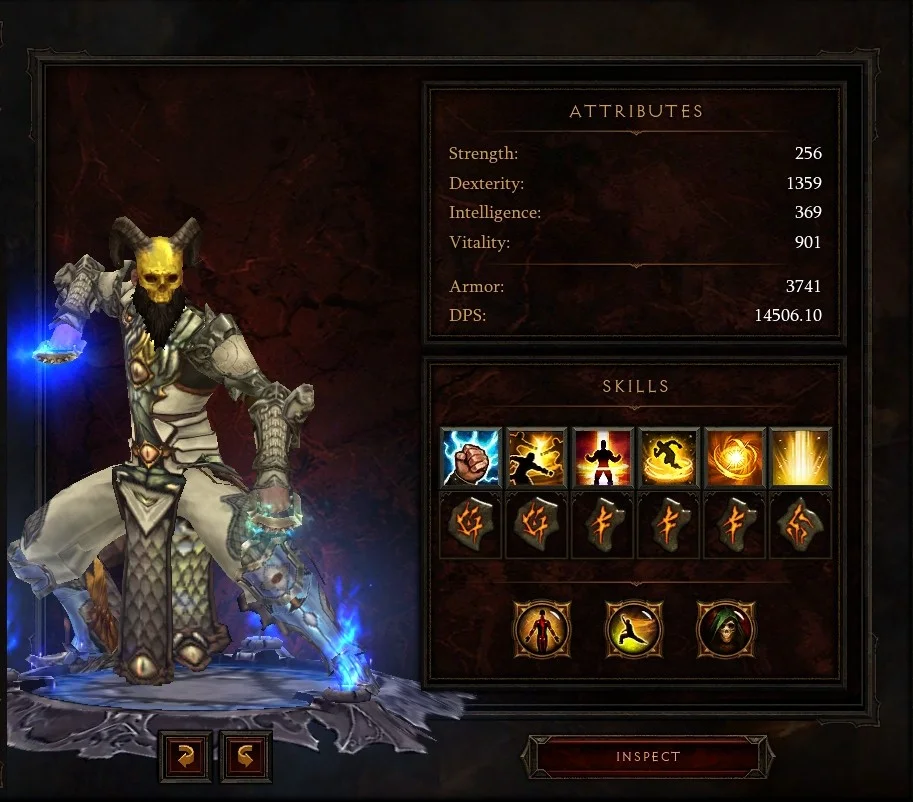The image size is (913, 802).
Task: Click the Inspect button
Action: tap(648, 757)
